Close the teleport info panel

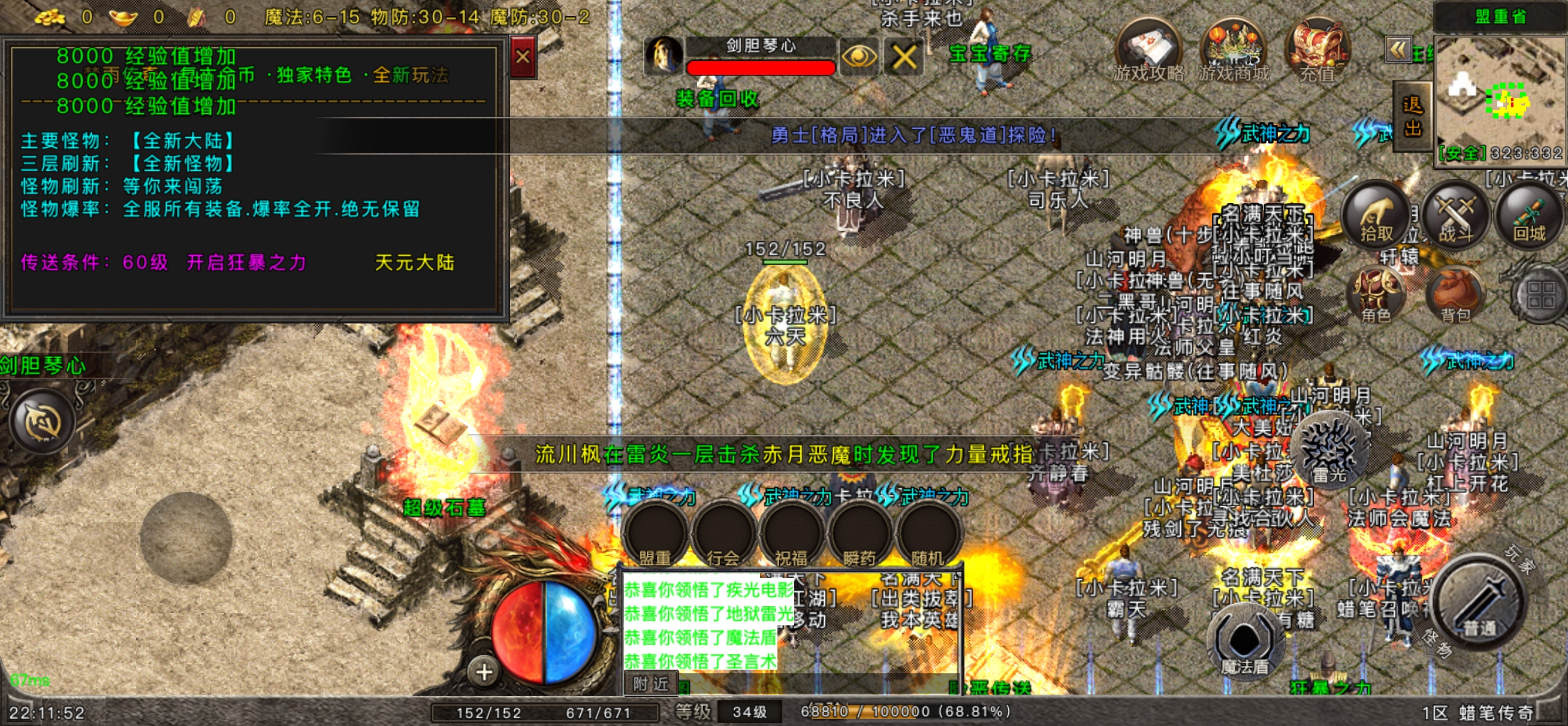pos(522,57)
